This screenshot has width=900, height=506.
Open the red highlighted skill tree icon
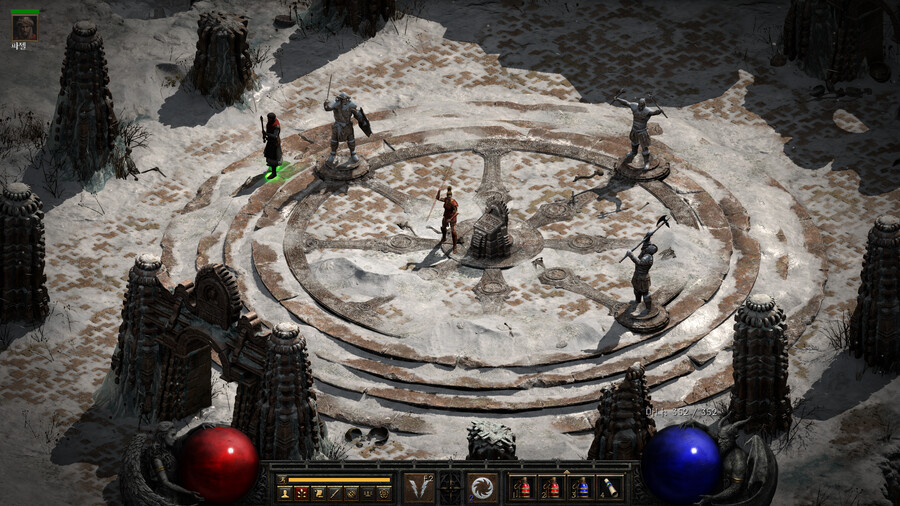(301, 493)
